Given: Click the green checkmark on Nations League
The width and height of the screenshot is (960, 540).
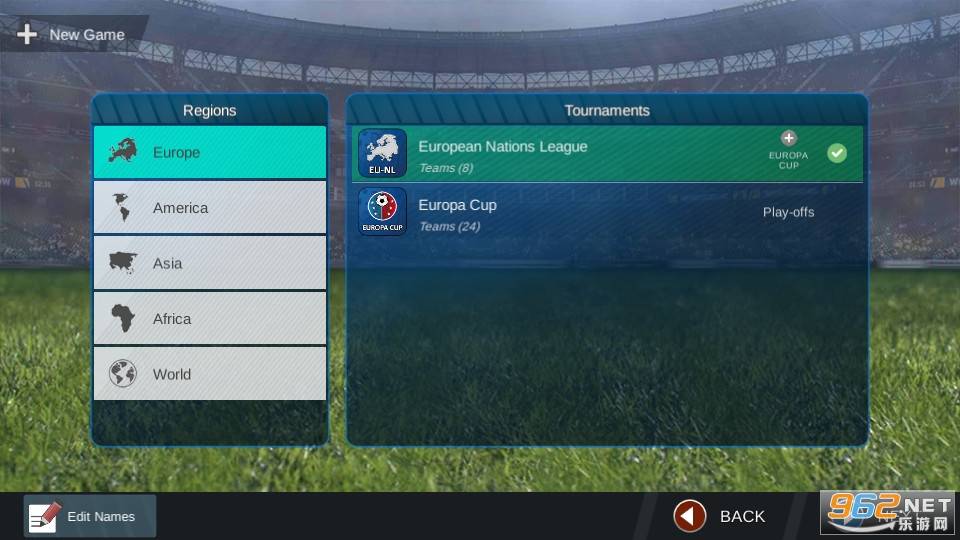Looking at the screenshot, I should 837,153.
